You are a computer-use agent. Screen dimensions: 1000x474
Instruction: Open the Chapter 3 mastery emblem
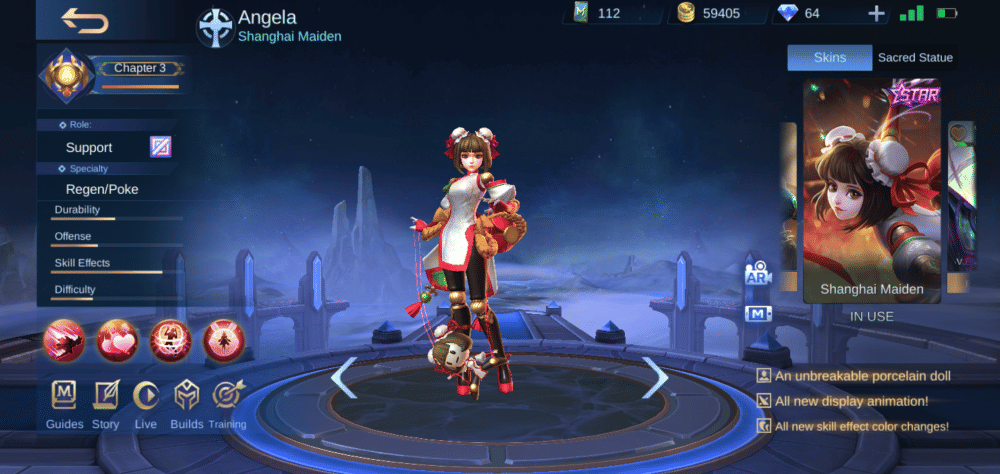coord(67,77)
